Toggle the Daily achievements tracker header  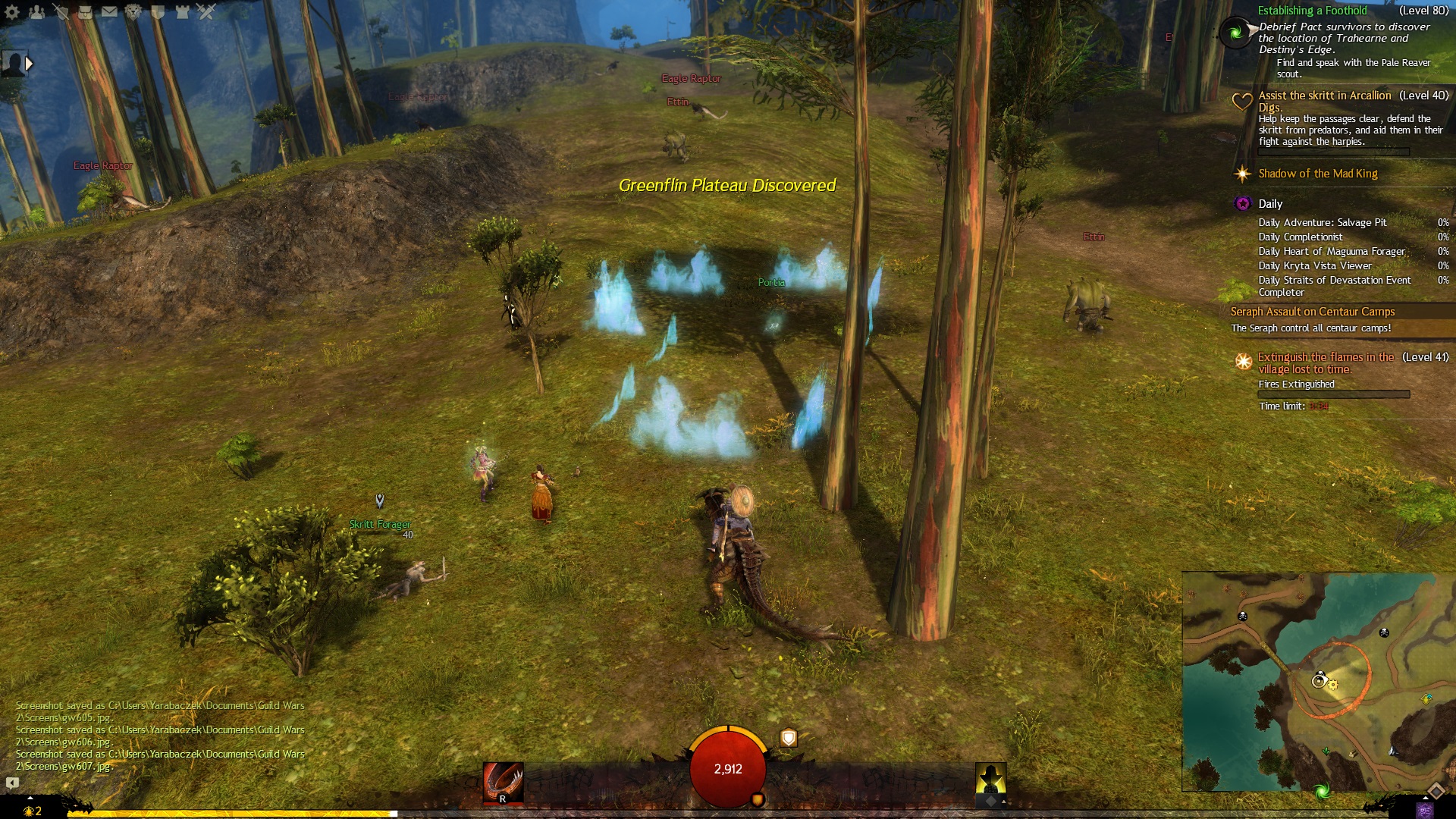point(1270,204)
